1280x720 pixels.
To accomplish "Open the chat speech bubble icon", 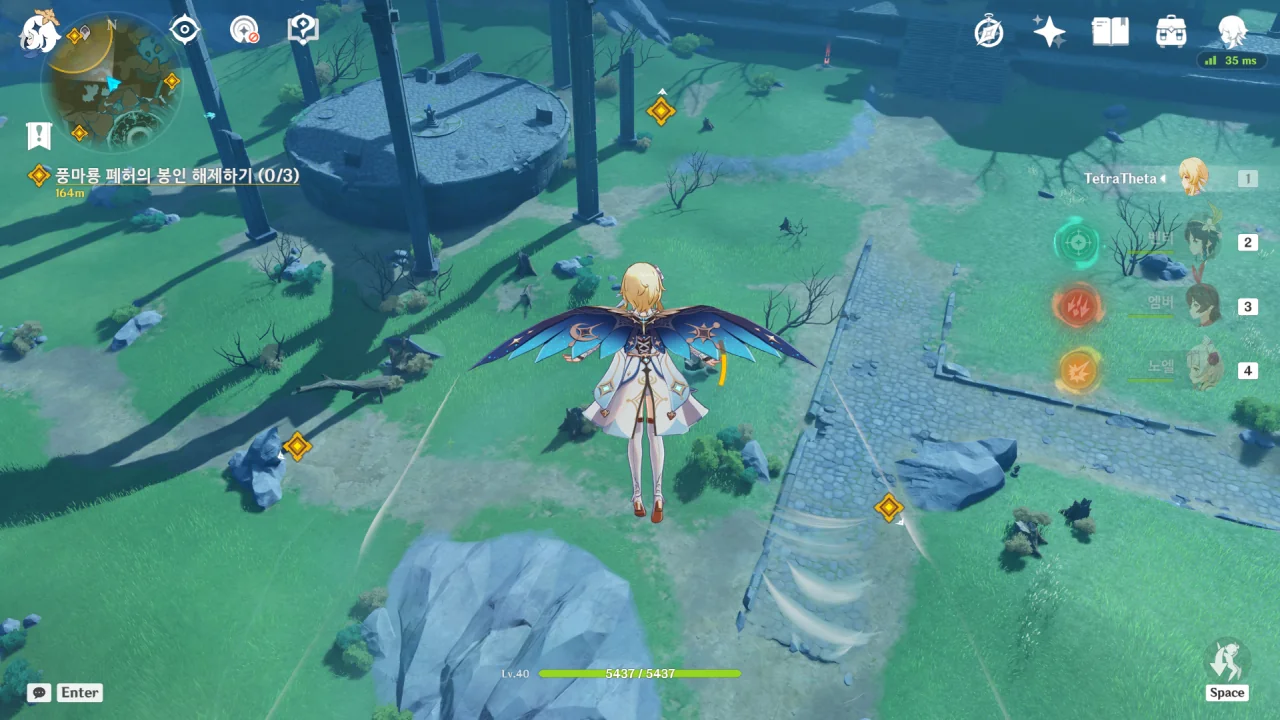I will pos(40,692).
